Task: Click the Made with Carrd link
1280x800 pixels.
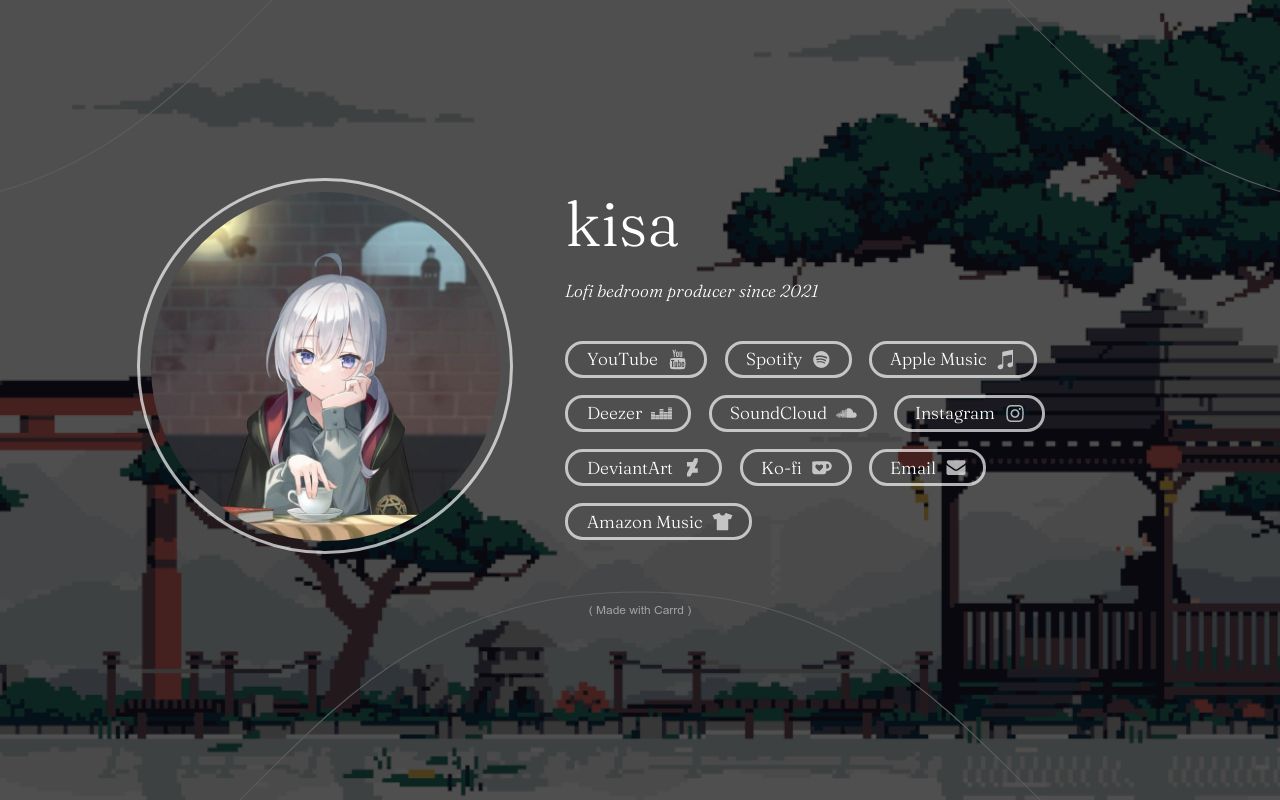Action: click(640, 610)
